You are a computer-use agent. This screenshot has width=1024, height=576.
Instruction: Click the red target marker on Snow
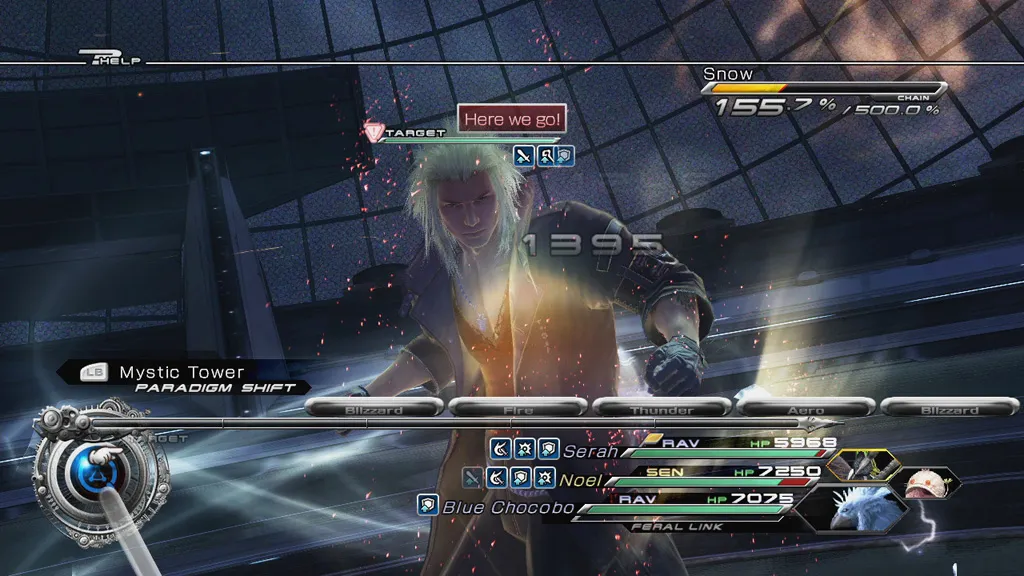(375, 132)
